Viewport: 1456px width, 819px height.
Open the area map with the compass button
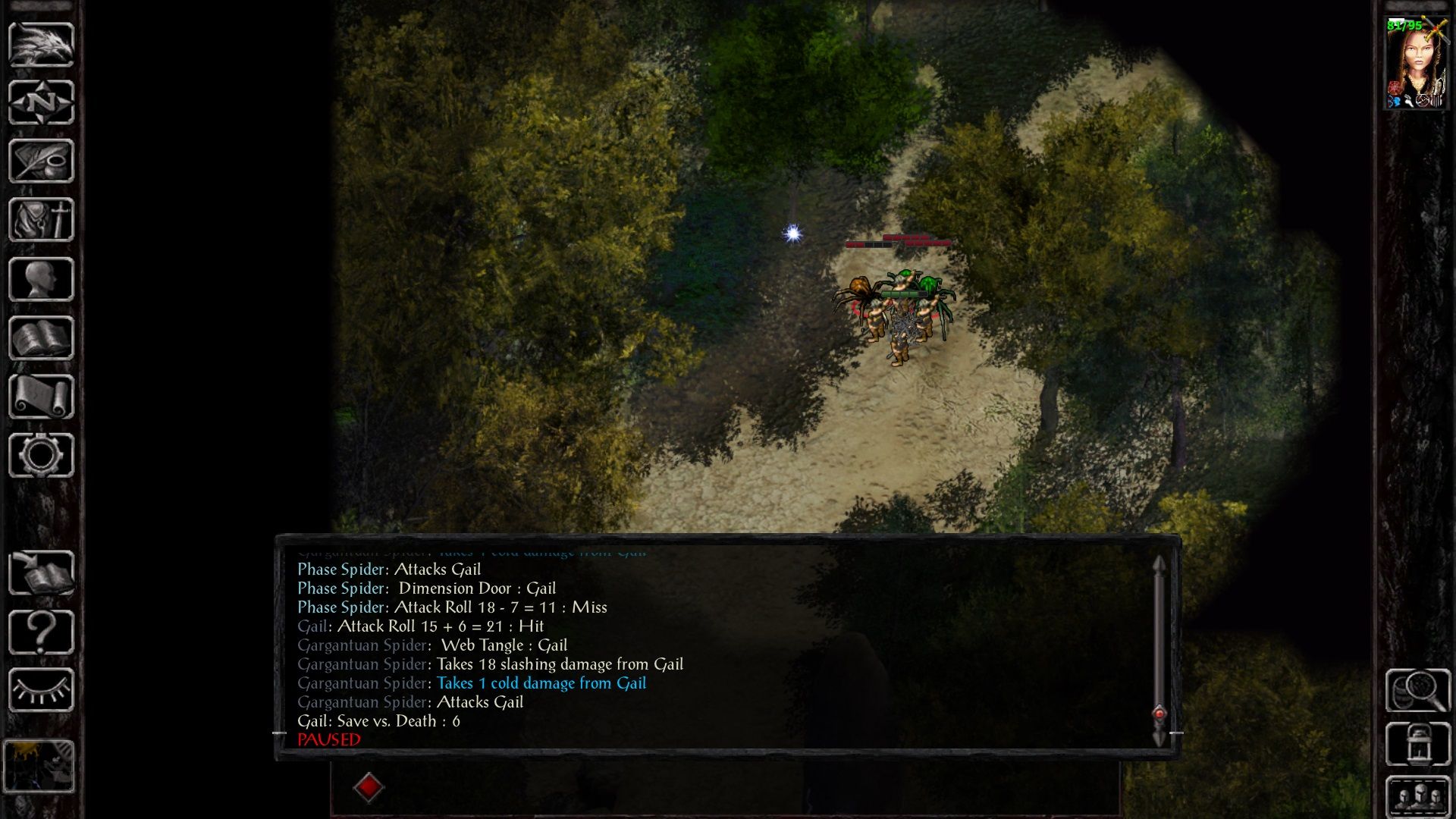pos(41,102)
